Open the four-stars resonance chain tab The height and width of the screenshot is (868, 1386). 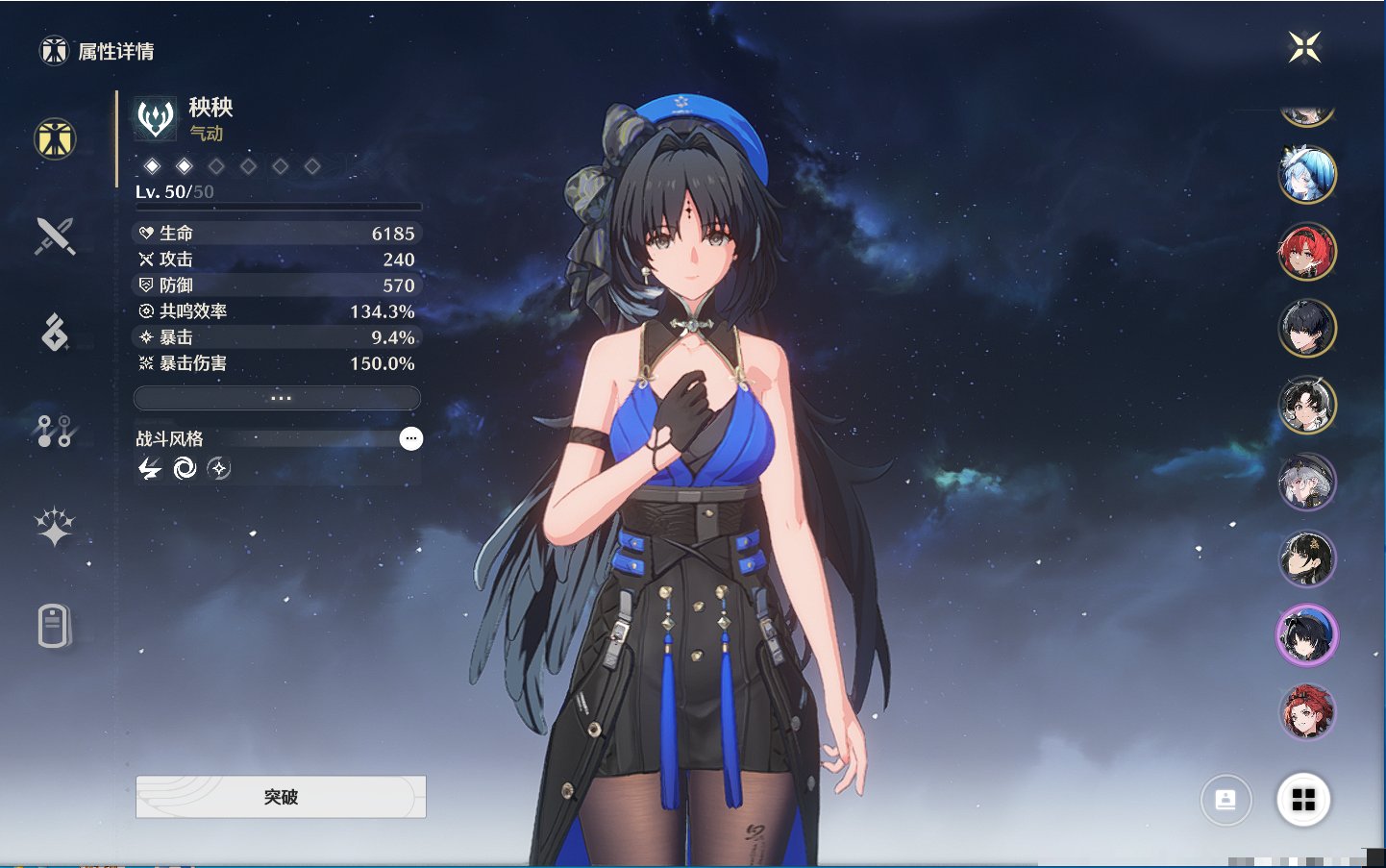(x=55, y=527)
